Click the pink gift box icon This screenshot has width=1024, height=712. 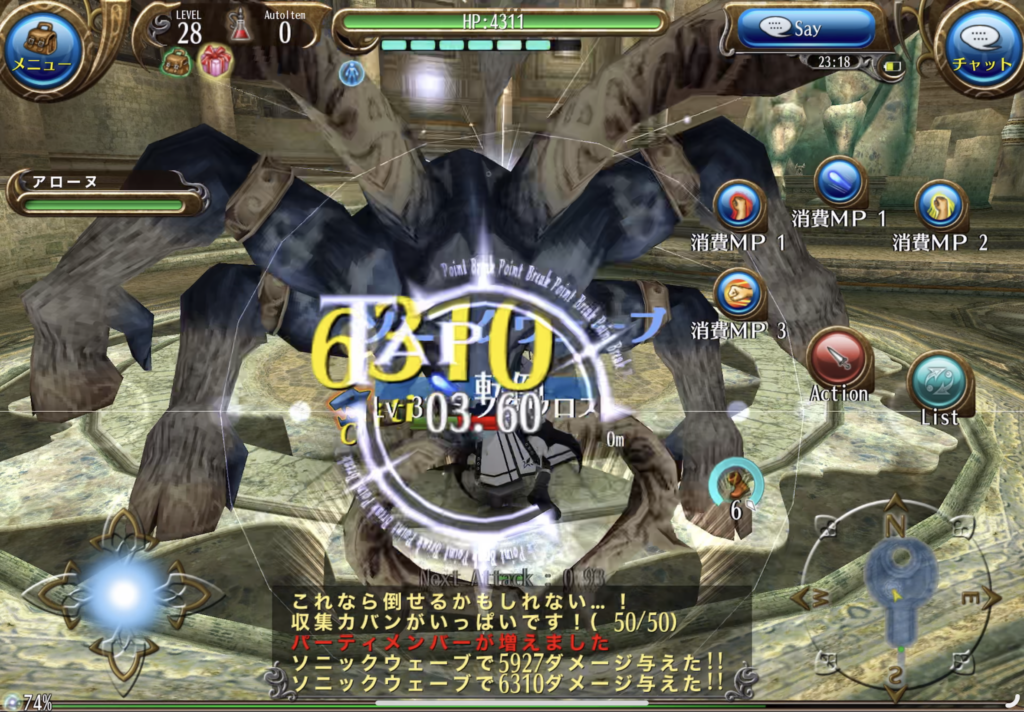point(215,61)
